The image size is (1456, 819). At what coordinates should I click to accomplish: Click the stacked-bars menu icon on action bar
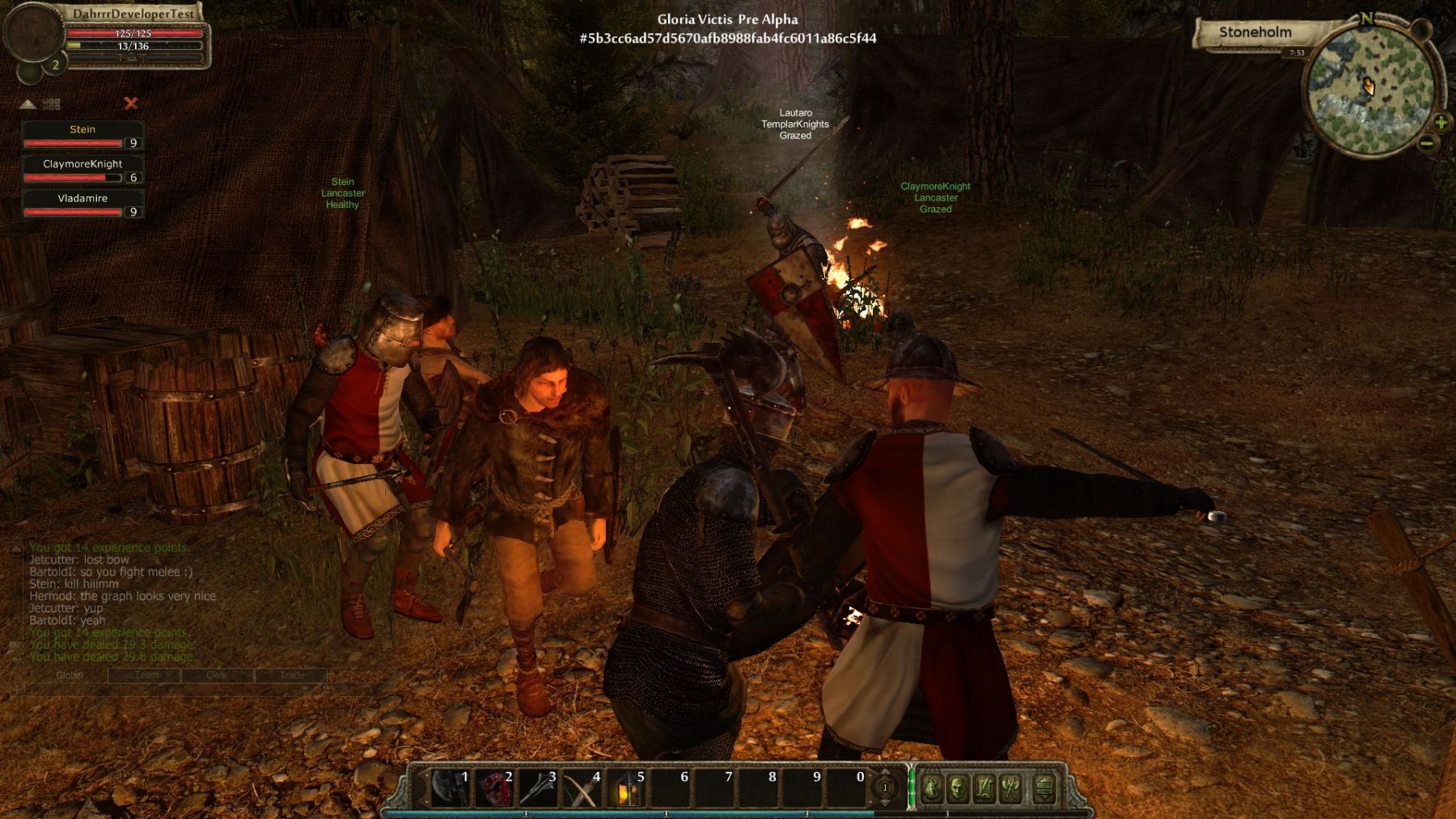click(1044, 788)
